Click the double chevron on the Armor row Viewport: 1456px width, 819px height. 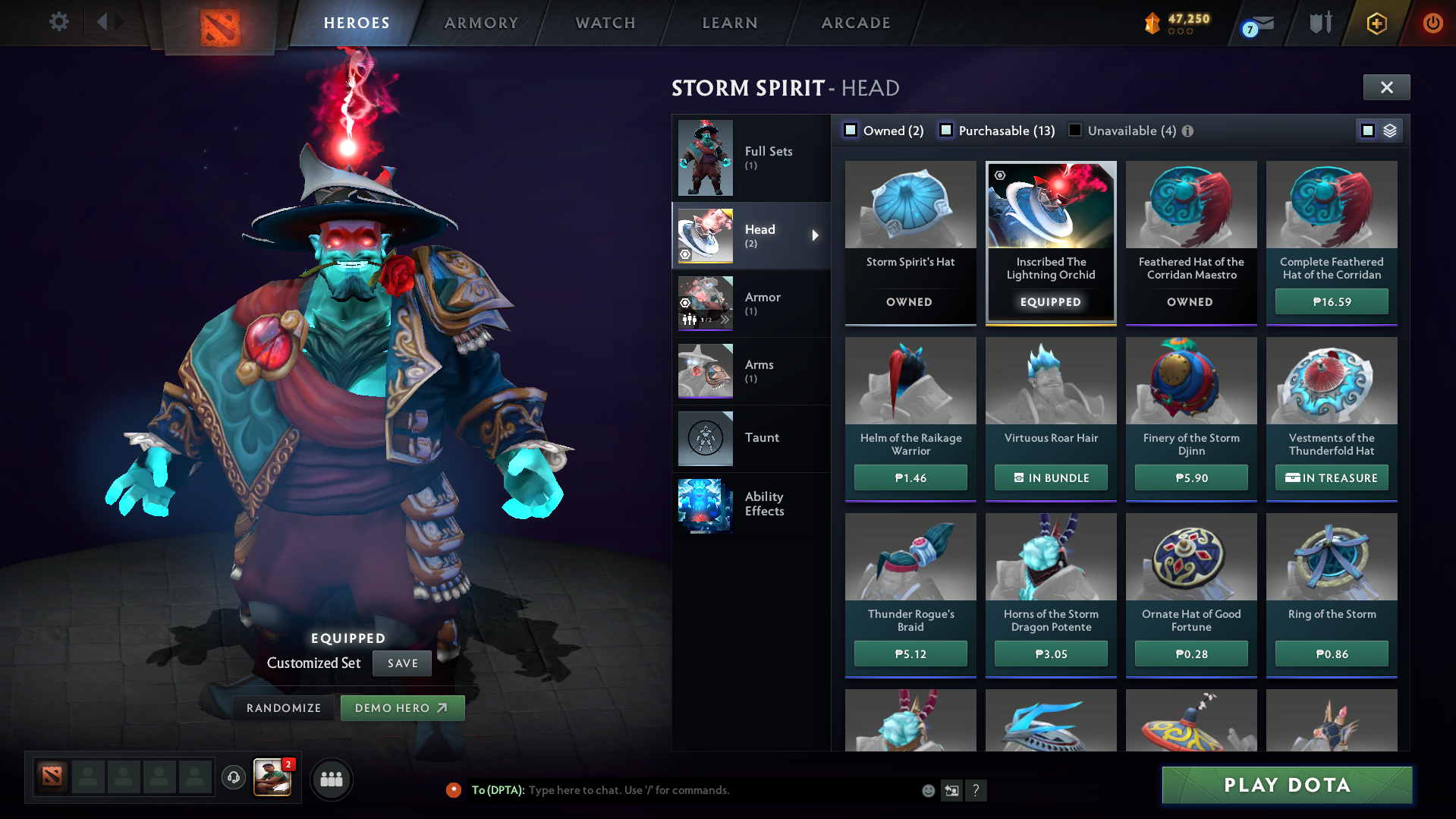coord(726,320)
